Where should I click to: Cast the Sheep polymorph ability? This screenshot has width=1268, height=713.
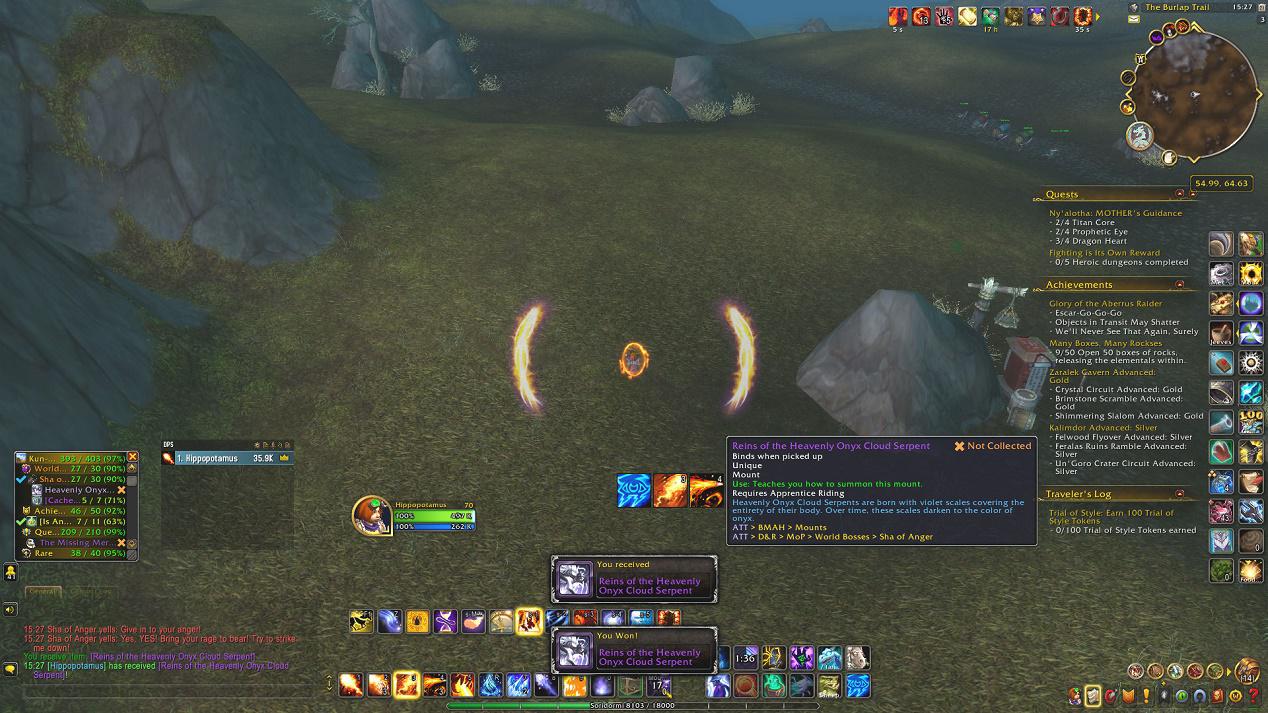829,685
